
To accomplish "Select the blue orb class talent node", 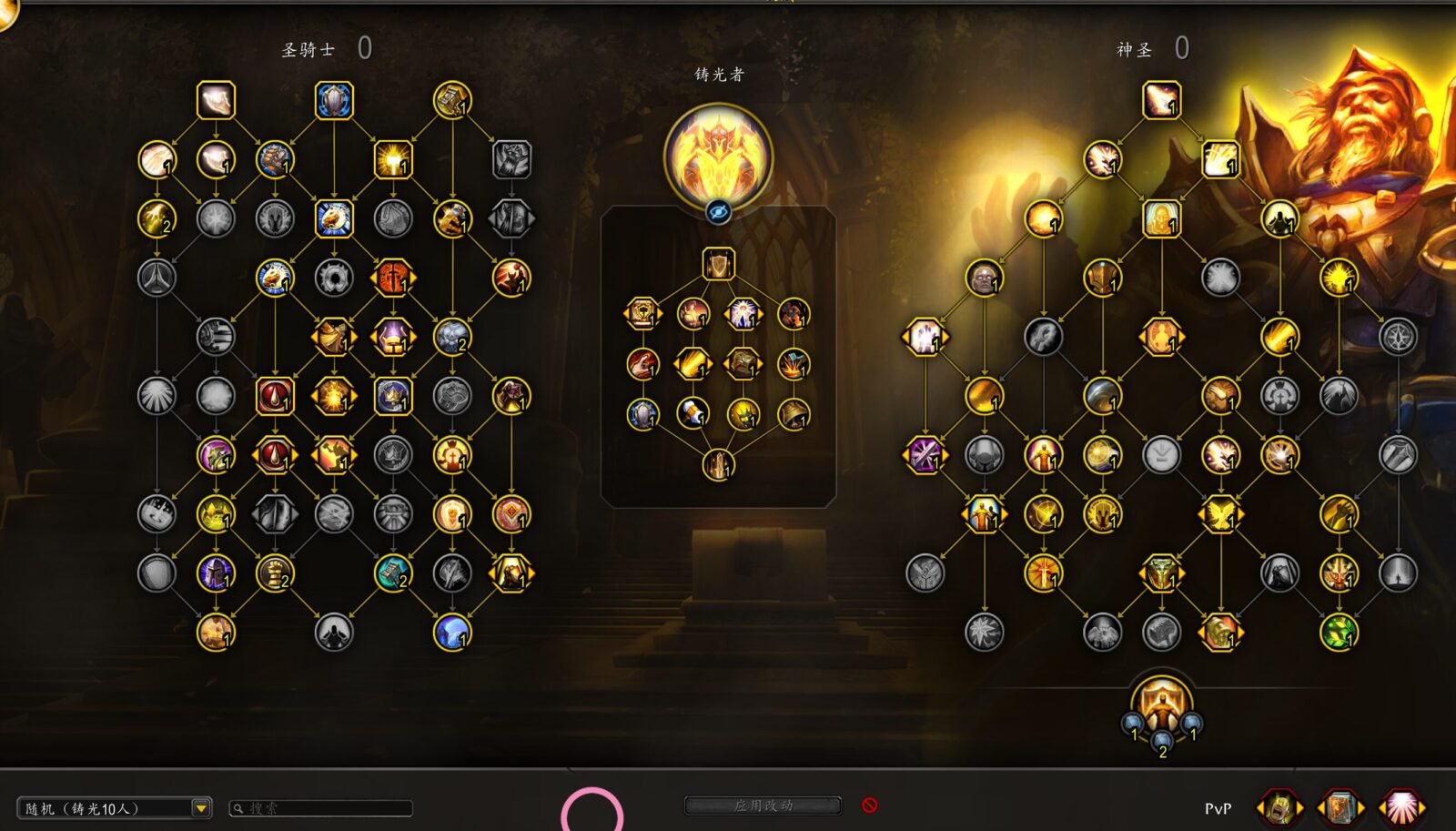I will [x=452, y=632].
